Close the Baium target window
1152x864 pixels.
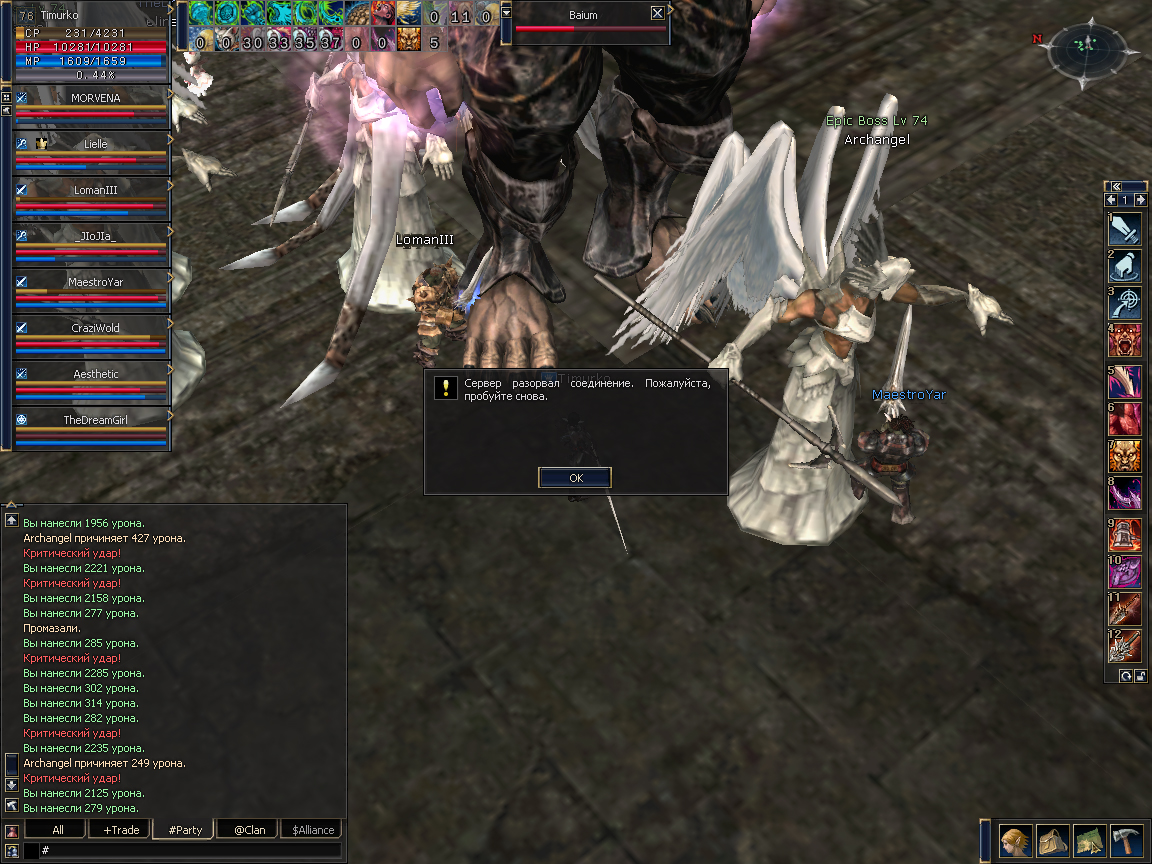click(657, 14)
